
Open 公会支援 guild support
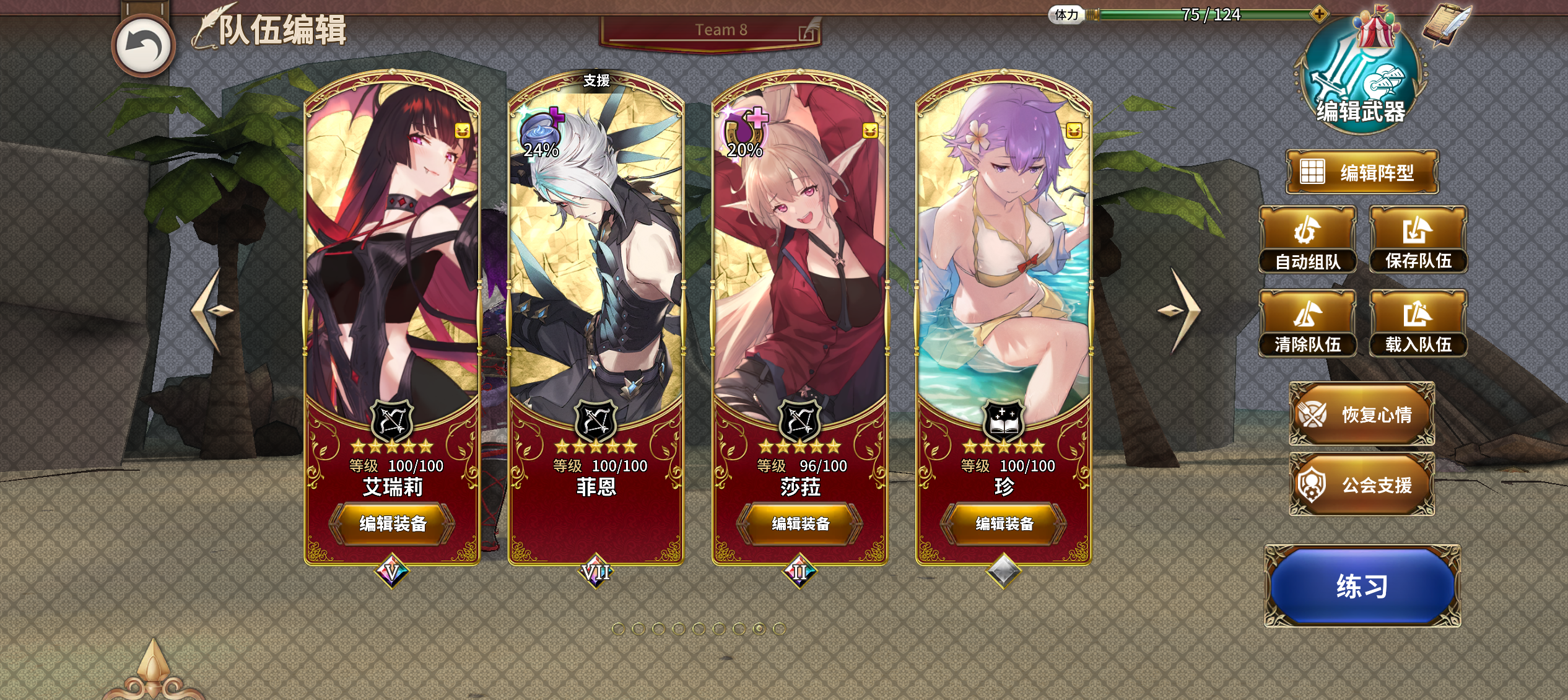[x=1362, y=484]
